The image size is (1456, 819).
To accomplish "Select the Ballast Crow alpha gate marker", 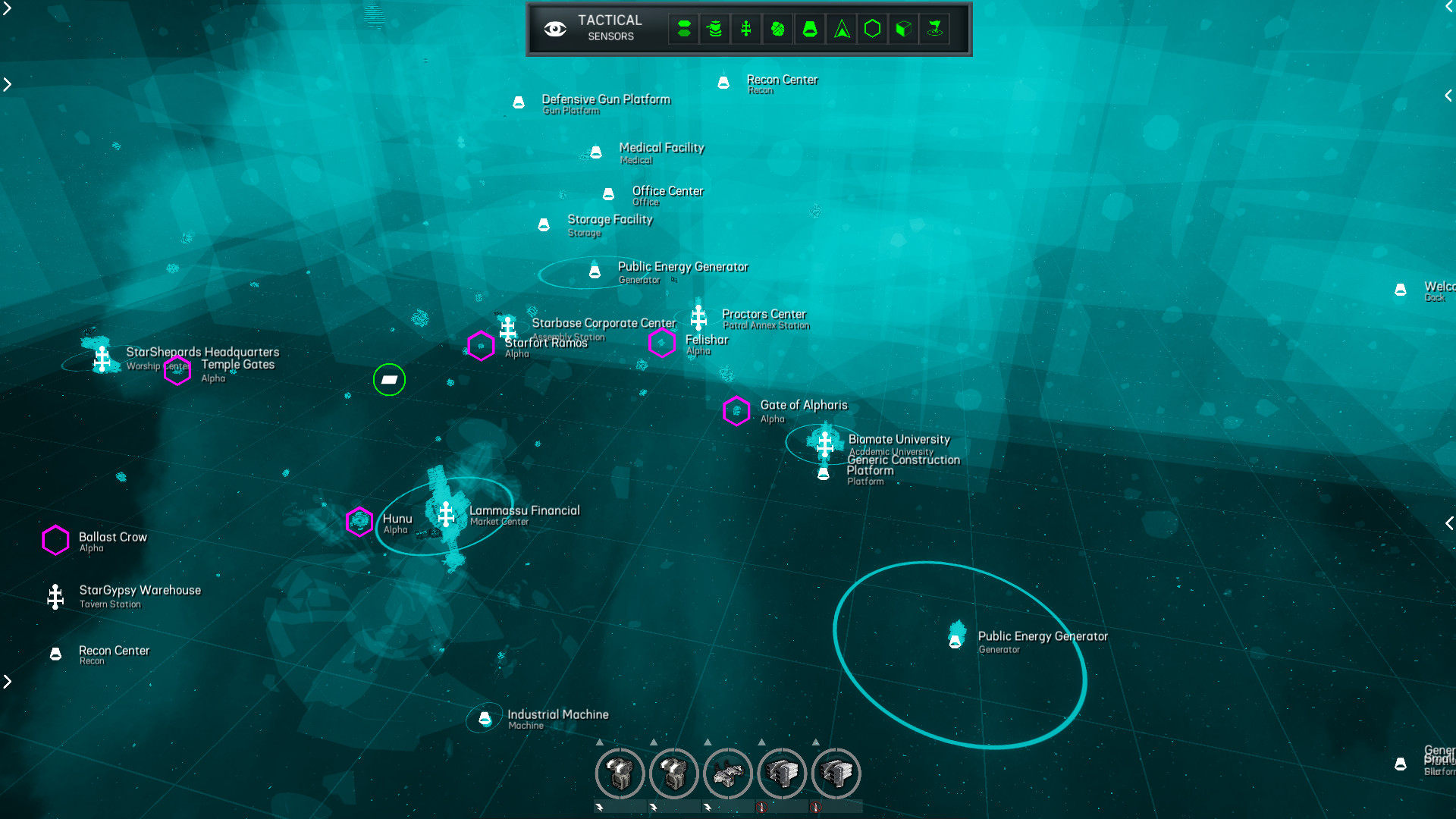I will click(55, 541).
